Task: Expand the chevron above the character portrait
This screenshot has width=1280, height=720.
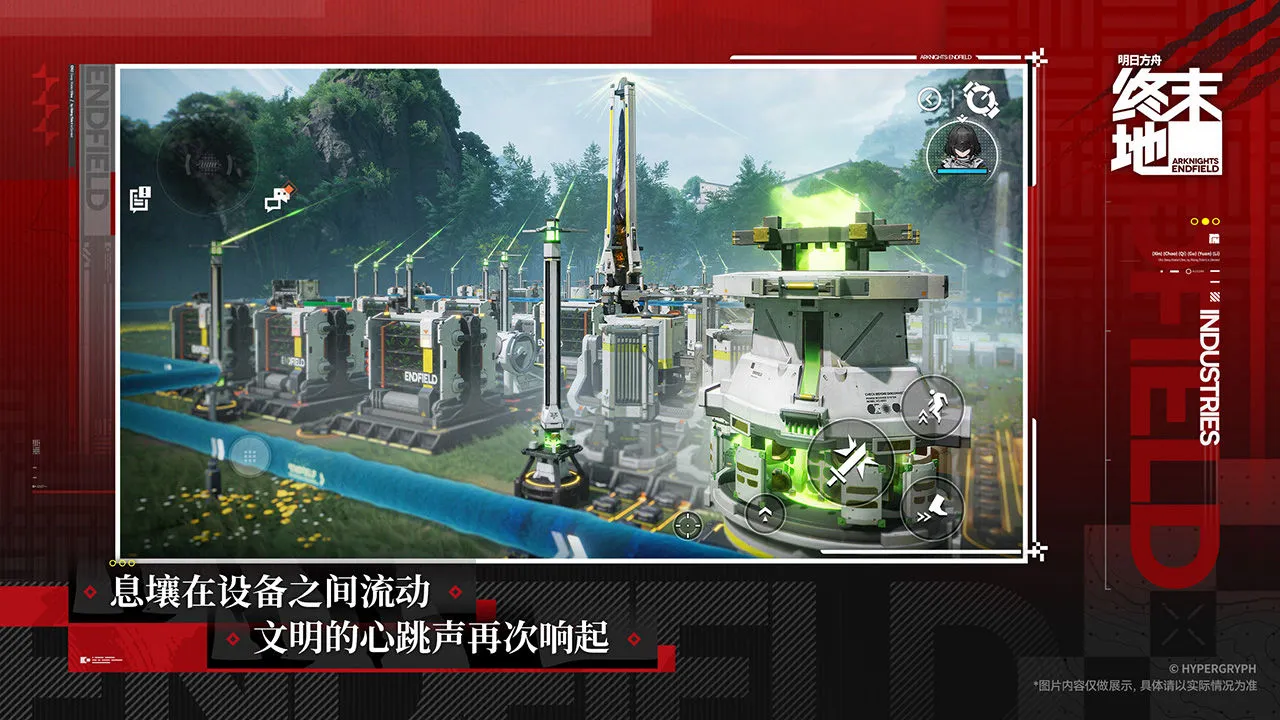Action: [962, 117]
